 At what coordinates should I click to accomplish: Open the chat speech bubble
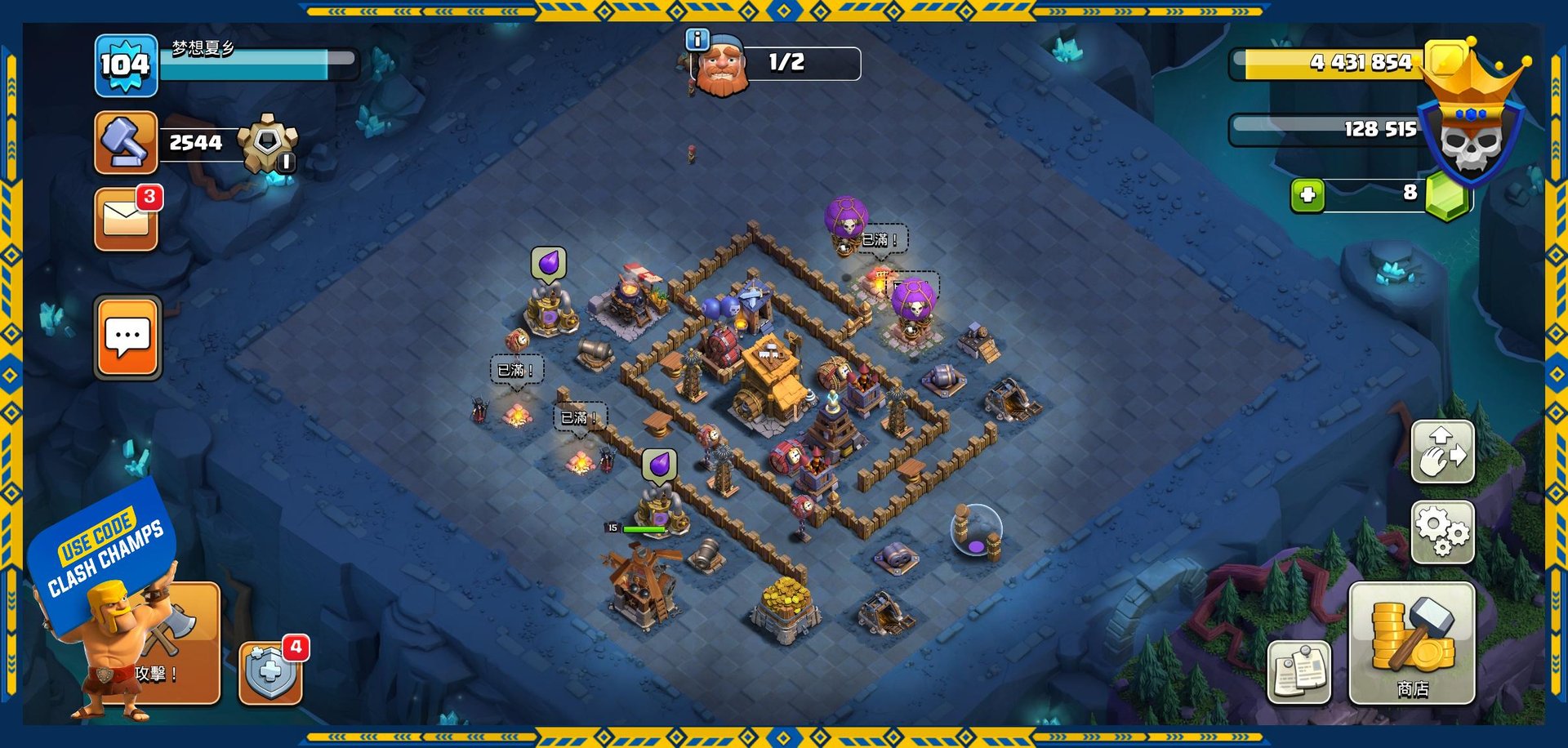[x=128, y=337]
